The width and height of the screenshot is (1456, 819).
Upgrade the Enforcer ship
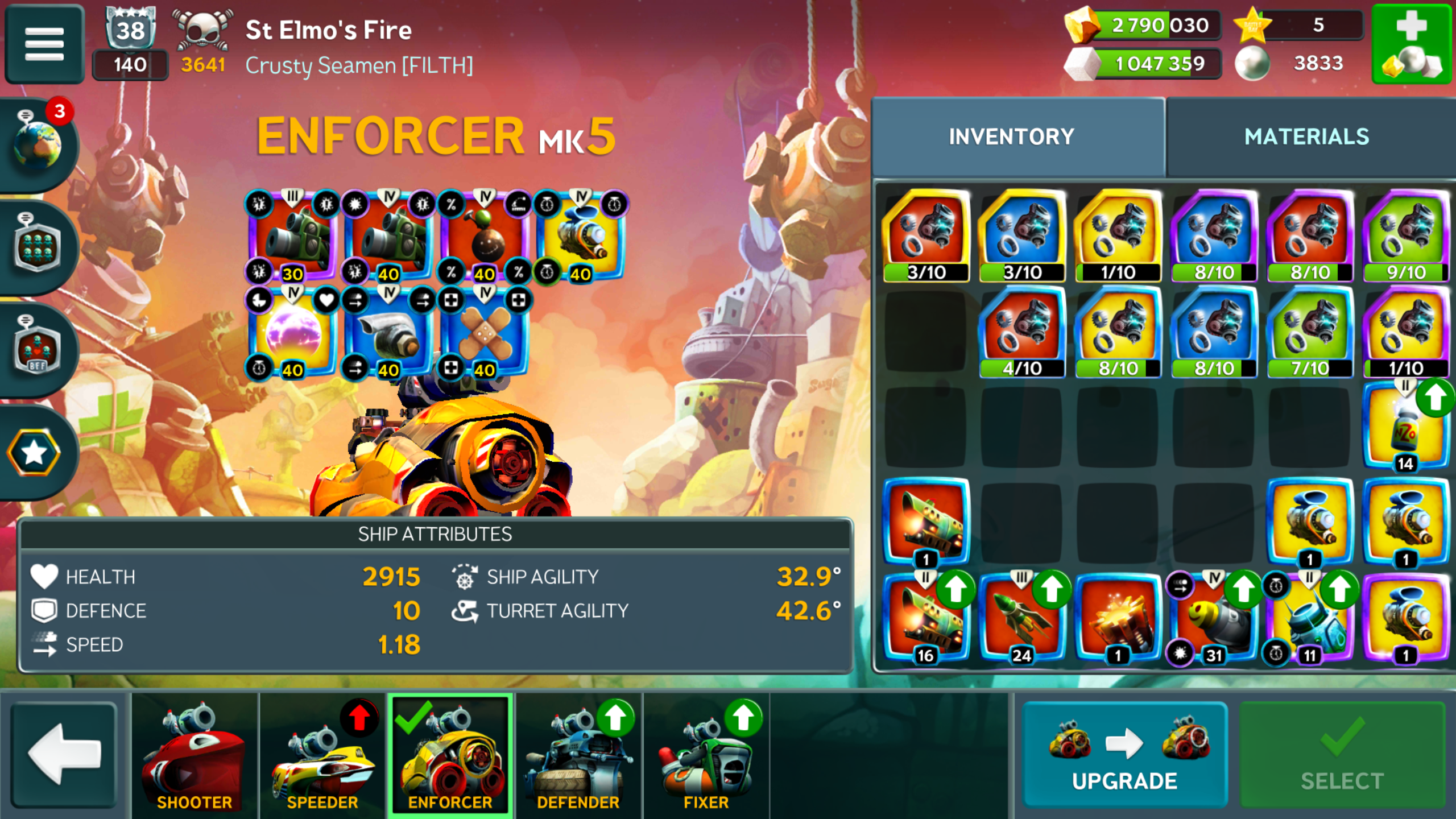coord(1124,754)
